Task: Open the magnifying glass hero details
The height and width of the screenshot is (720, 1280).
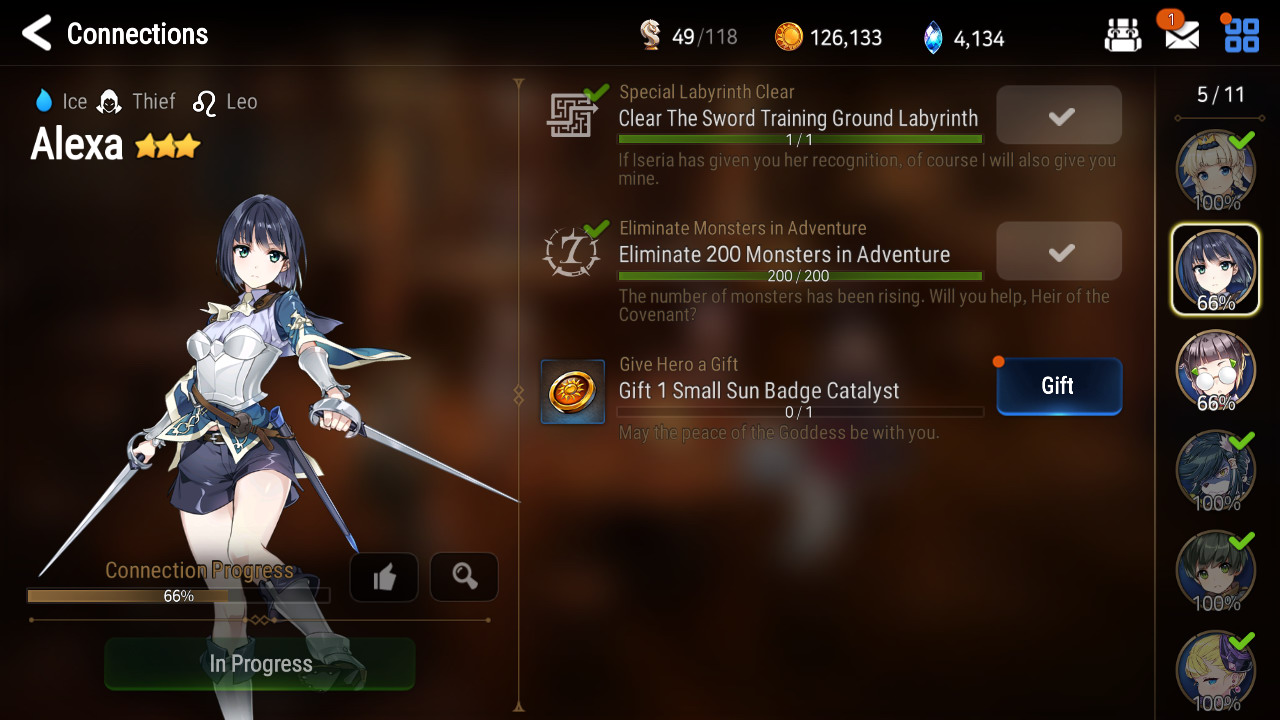Action: click(464, 577)
